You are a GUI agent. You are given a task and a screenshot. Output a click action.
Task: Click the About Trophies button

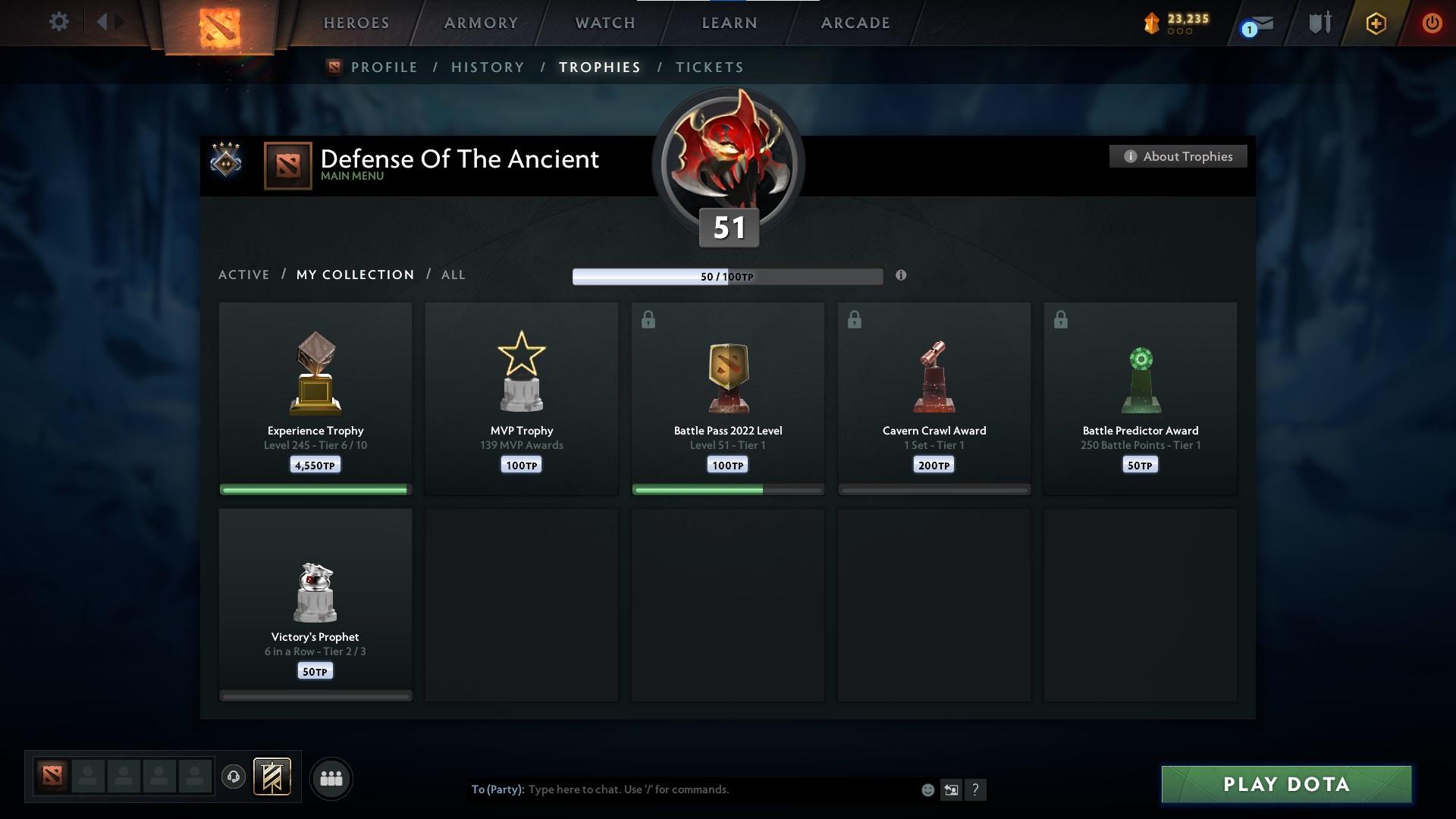pos(1178,156)
